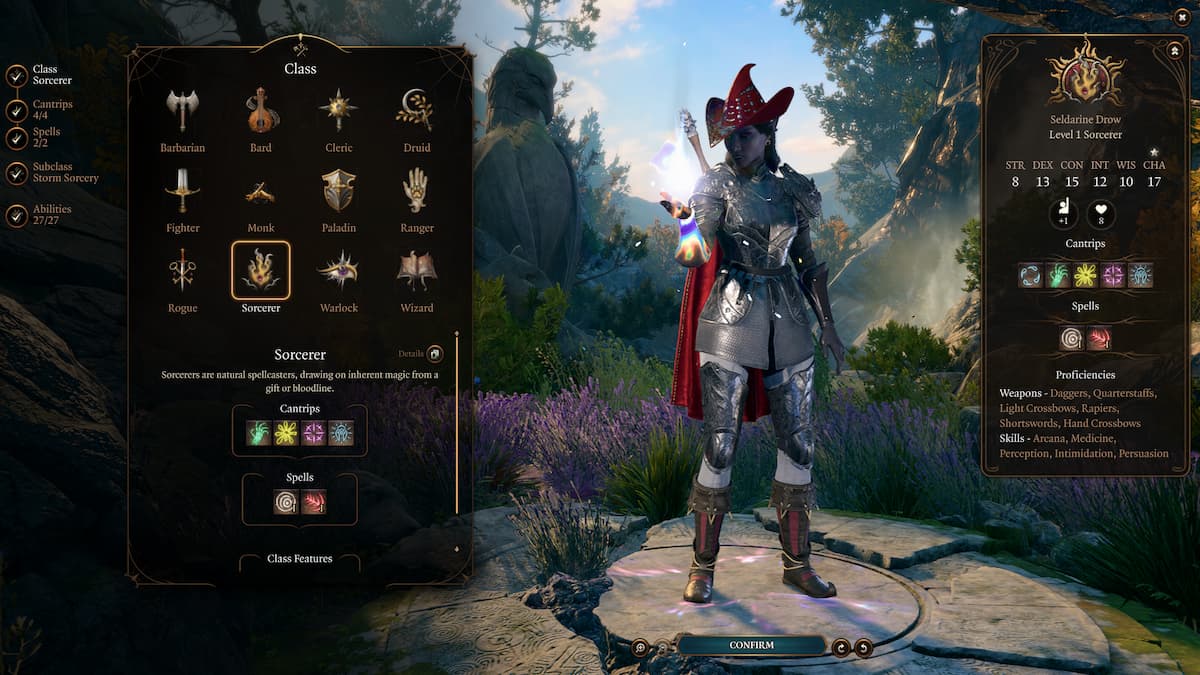
Task: Choose the Fighter class
Action: 182,191
